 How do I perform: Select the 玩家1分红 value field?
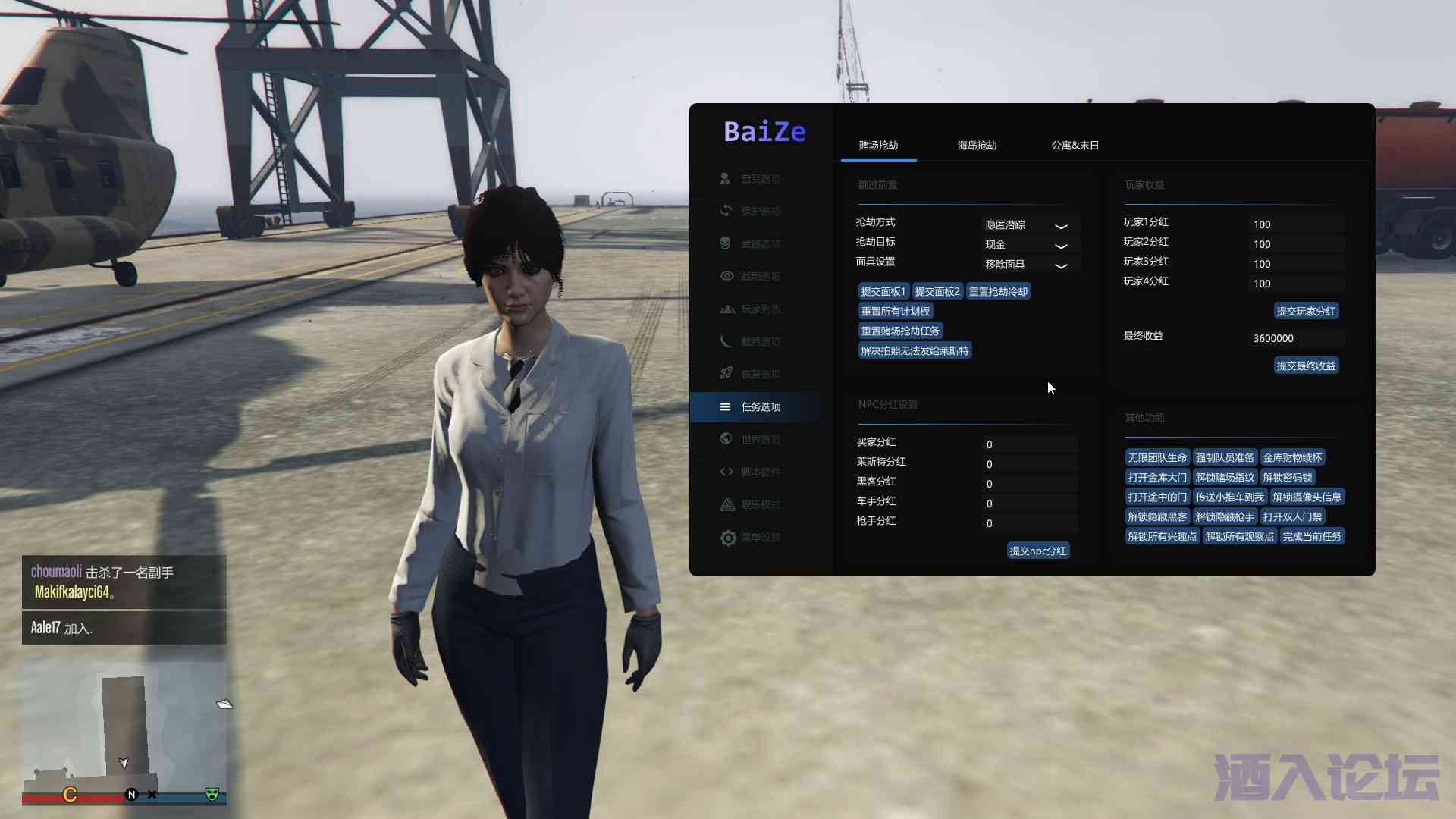pos(1296,224)
